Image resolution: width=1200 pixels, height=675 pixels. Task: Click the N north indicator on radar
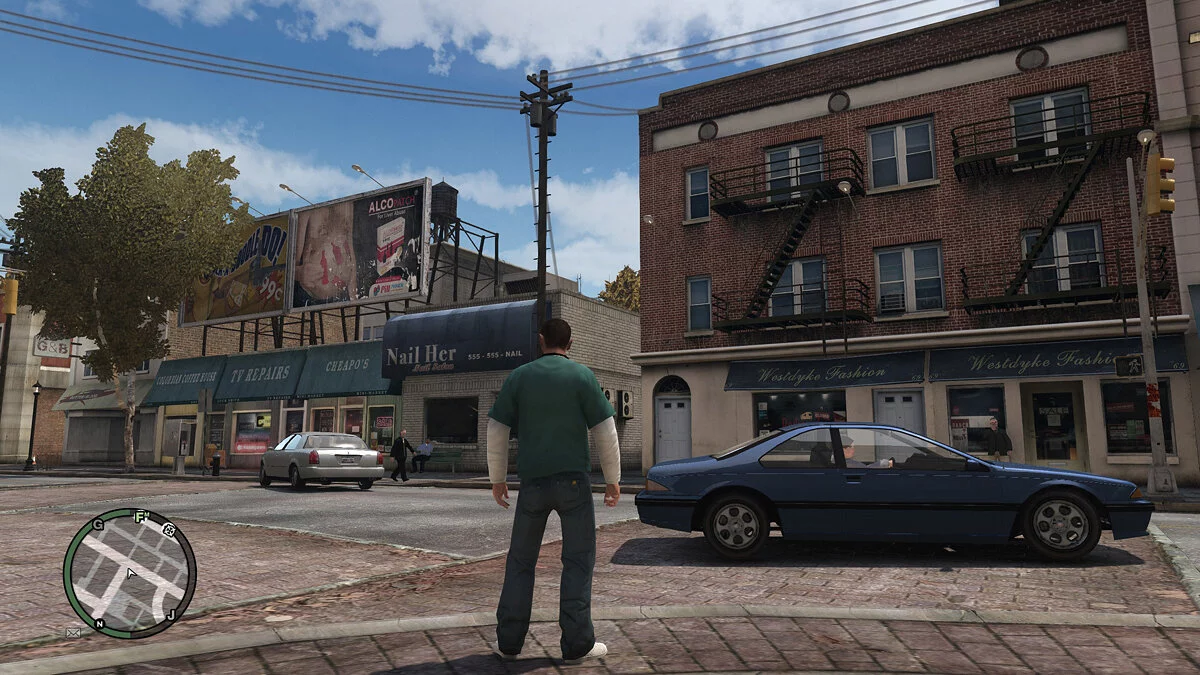click(99, 624)
